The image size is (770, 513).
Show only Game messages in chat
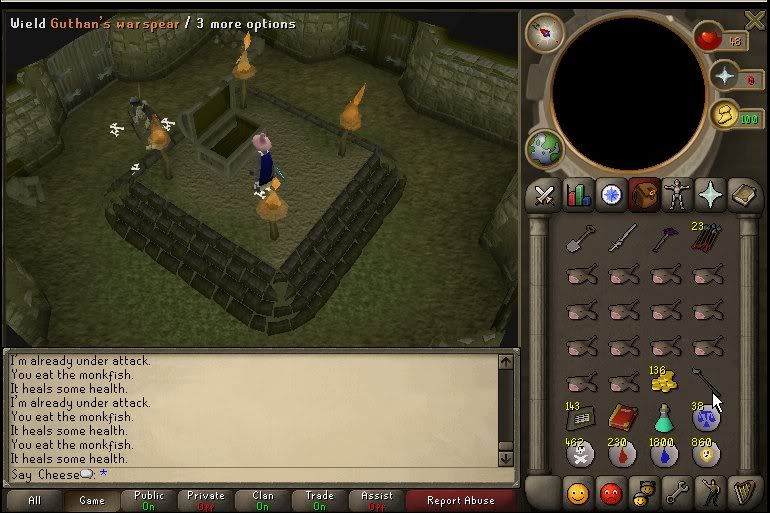[92, 500]
